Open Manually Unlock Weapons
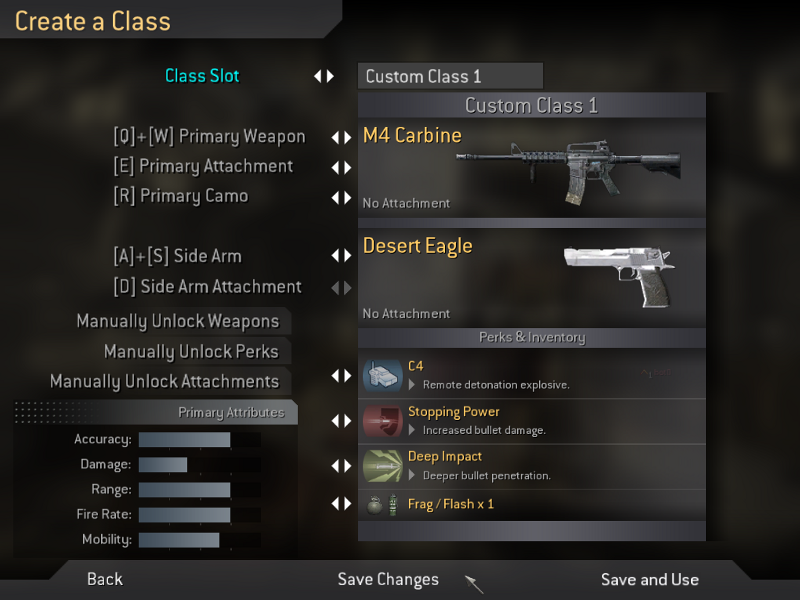This screenshot has width=800, height=600. [x=178, y=321]
